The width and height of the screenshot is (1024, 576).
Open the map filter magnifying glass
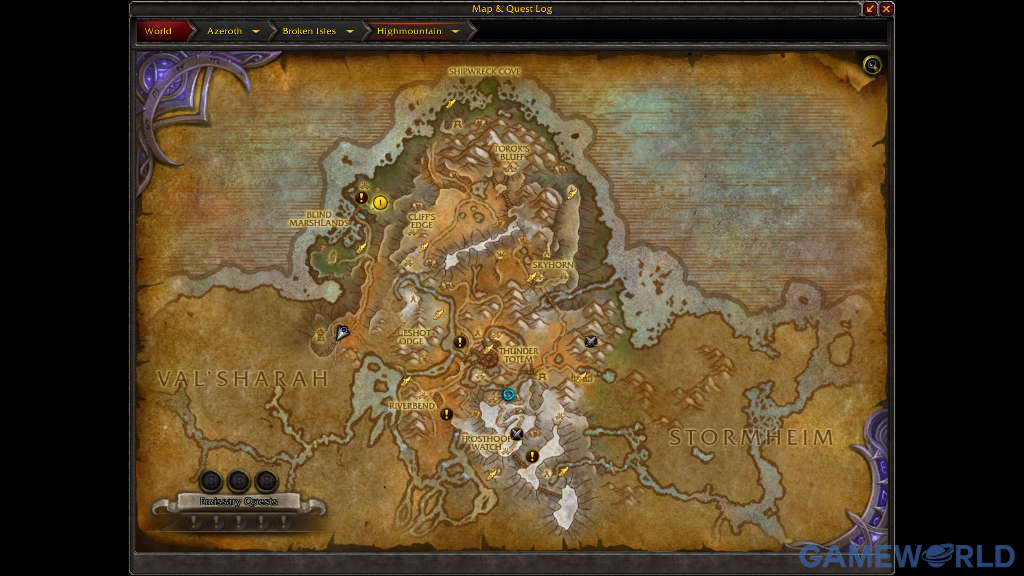(873, 66)
